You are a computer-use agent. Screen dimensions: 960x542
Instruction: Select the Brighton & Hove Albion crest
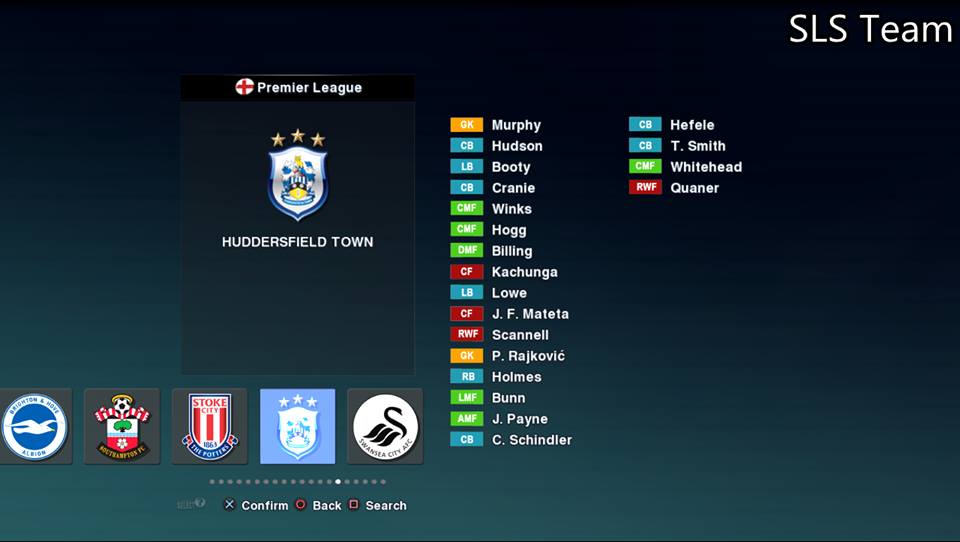(x=35, y=426)
